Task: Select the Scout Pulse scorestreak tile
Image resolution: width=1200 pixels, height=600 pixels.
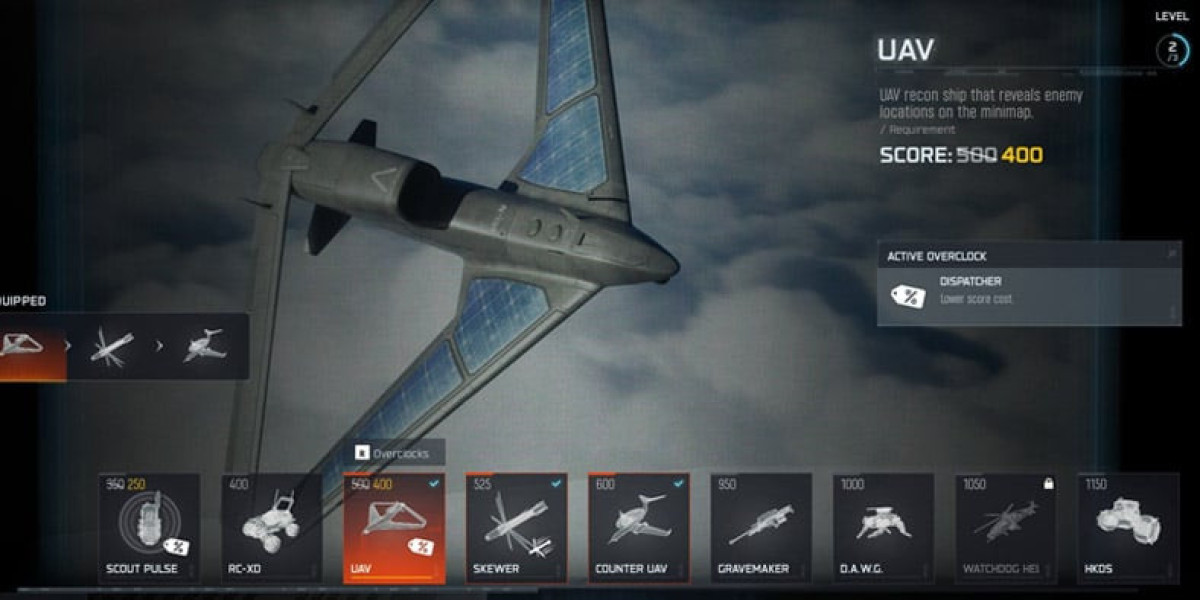Action: [149, 528]
